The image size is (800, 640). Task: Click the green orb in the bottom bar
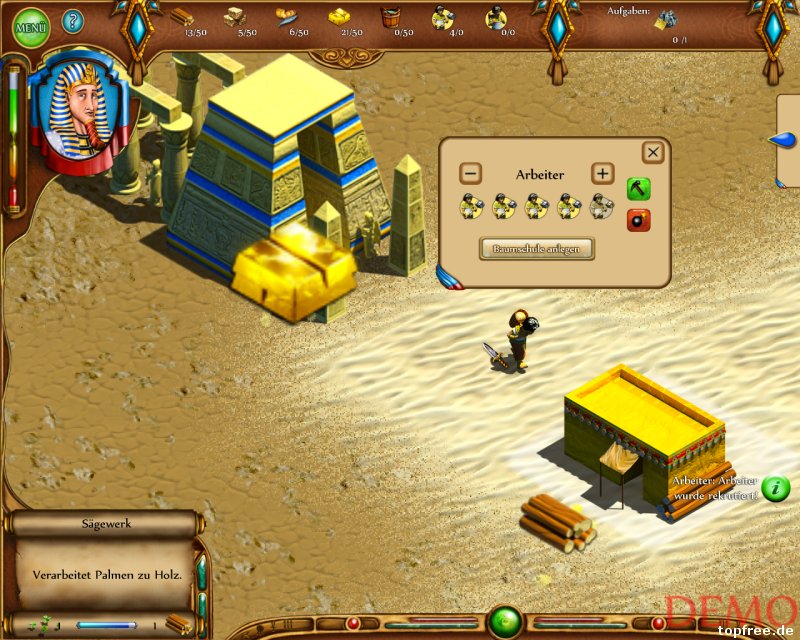point(504,622)
